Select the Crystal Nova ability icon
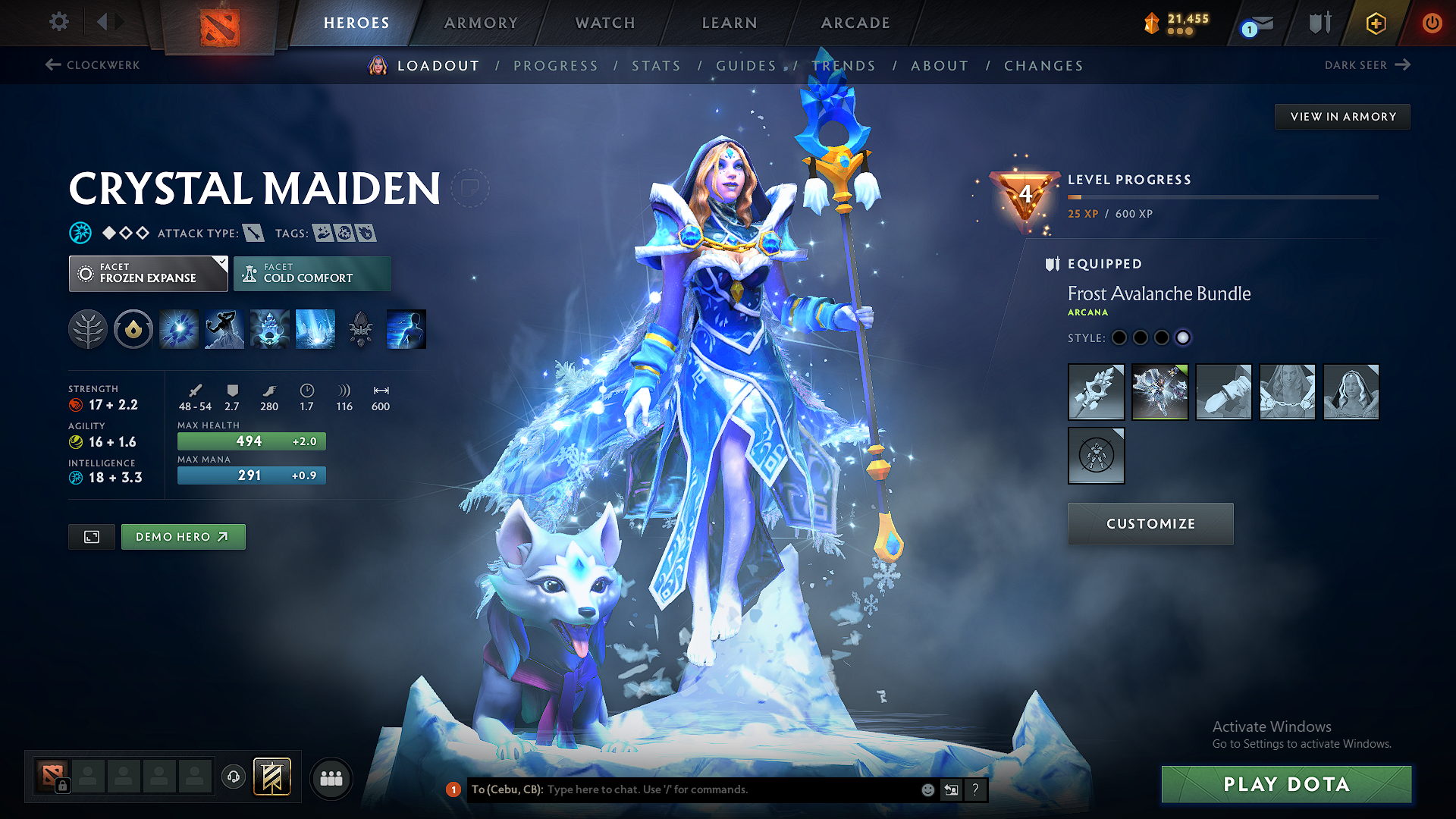The height and width of the screenshot is (819, 1456). (178, 329)
